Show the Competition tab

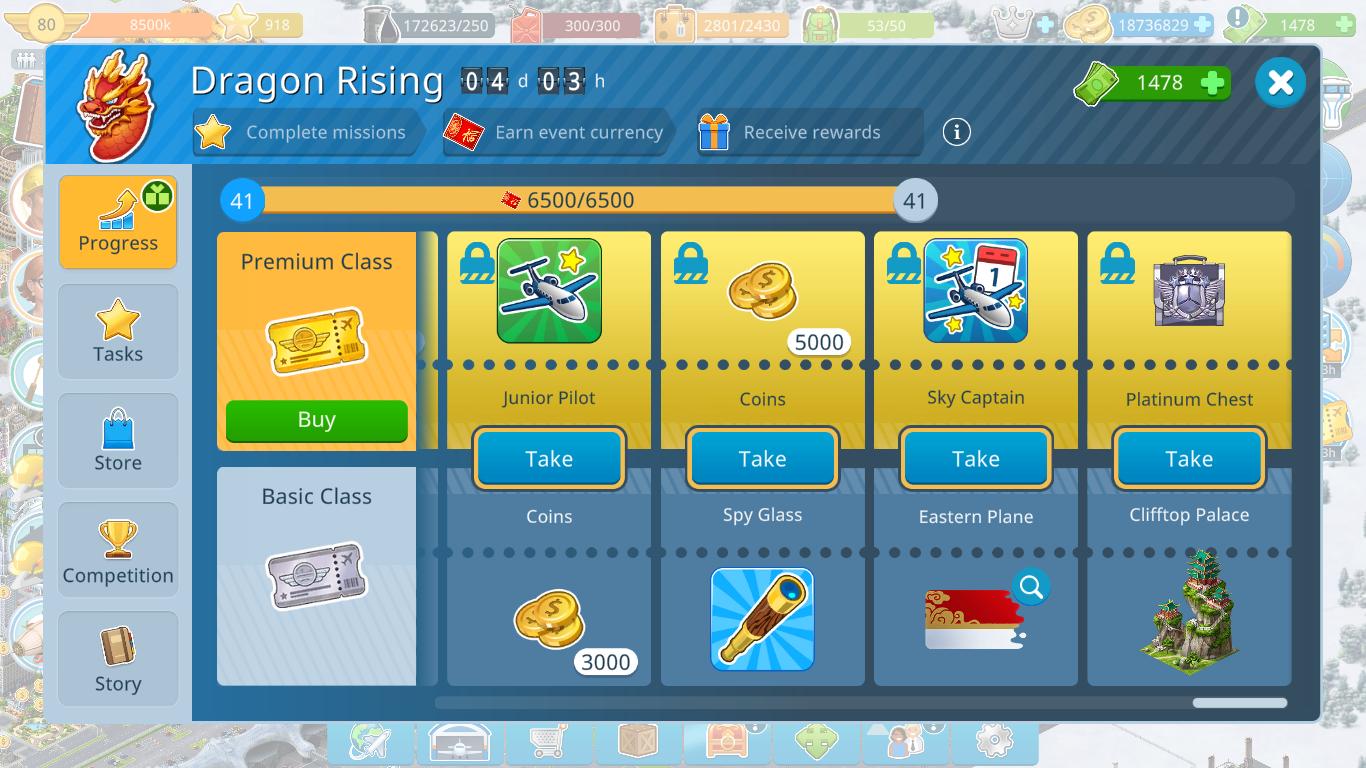[x=118, y=551]
